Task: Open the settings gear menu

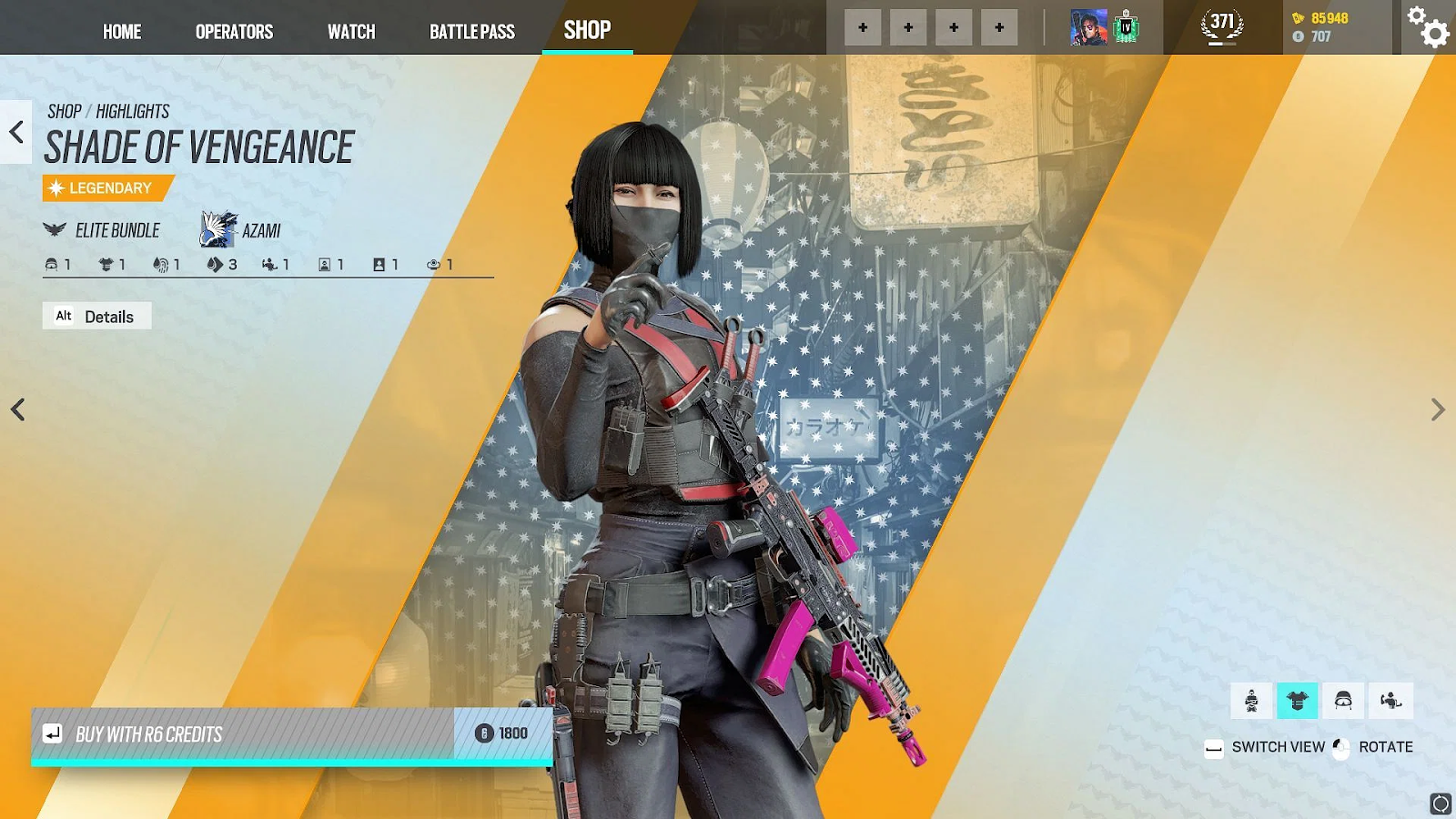Action: (1429, 27)
